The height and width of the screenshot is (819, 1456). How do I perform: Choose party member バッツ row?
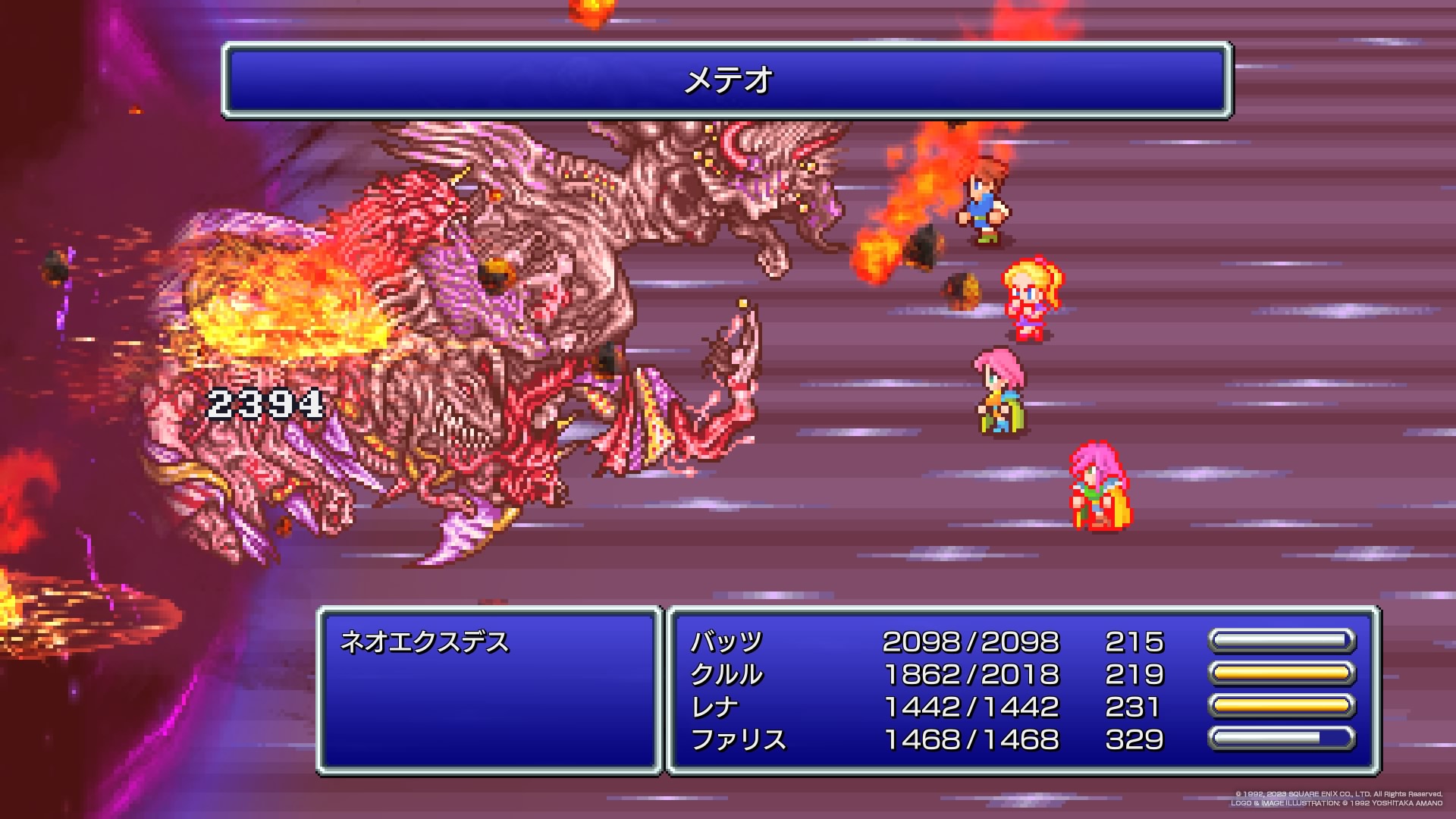[x=726, y=642]
